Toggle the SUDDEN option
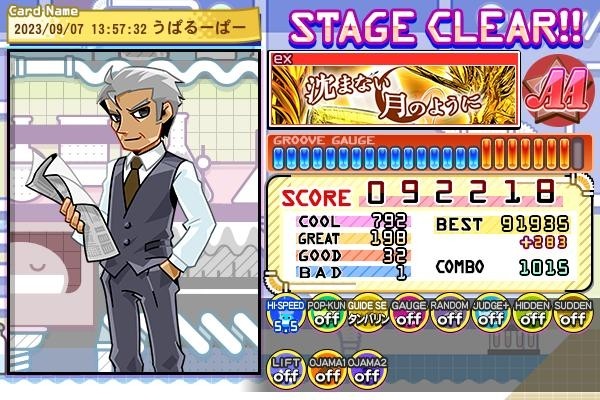The width and height of the screenshot is (600, 400). point(572,320)
